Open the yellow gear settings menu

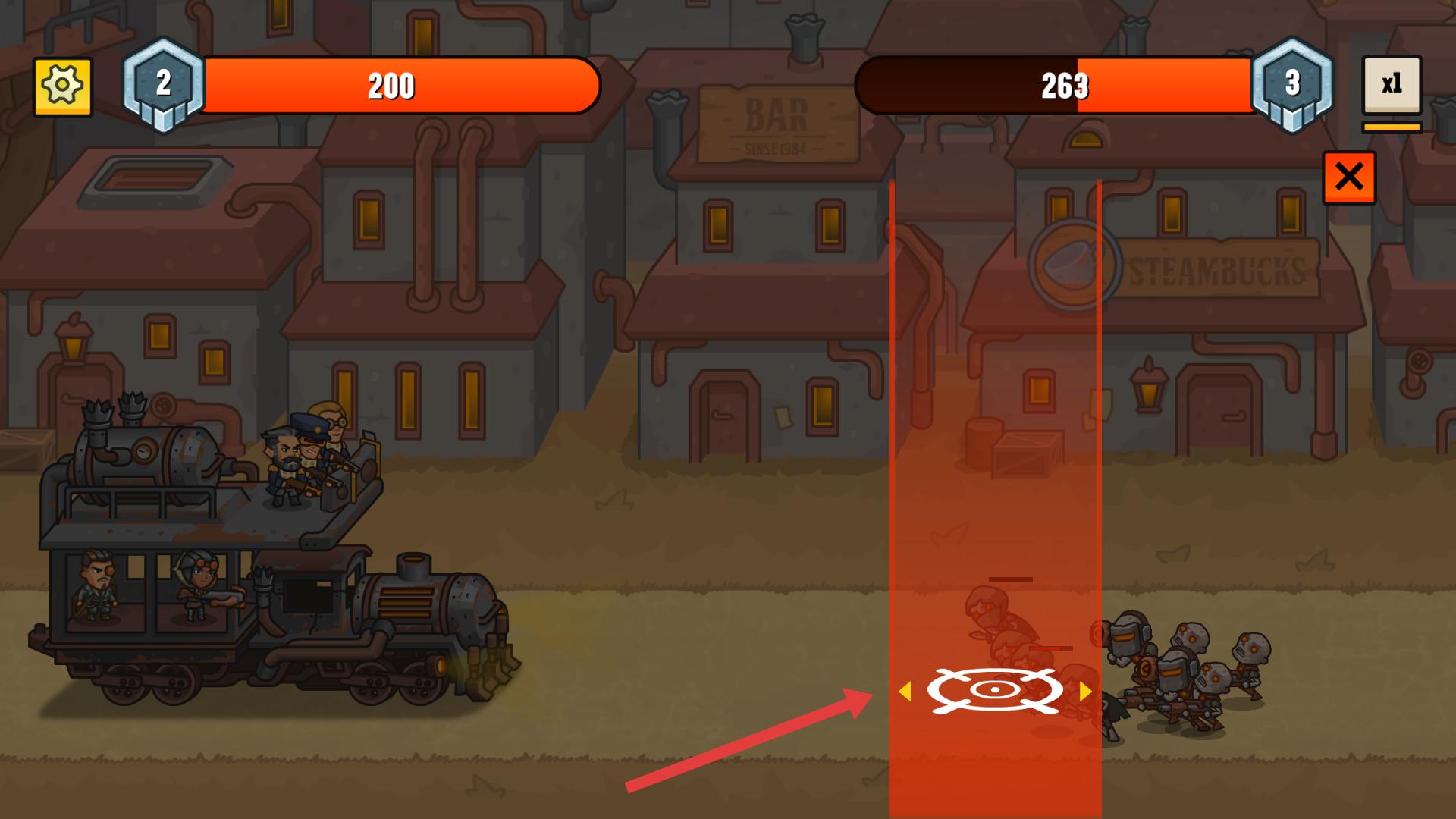[x=62, y=86]
